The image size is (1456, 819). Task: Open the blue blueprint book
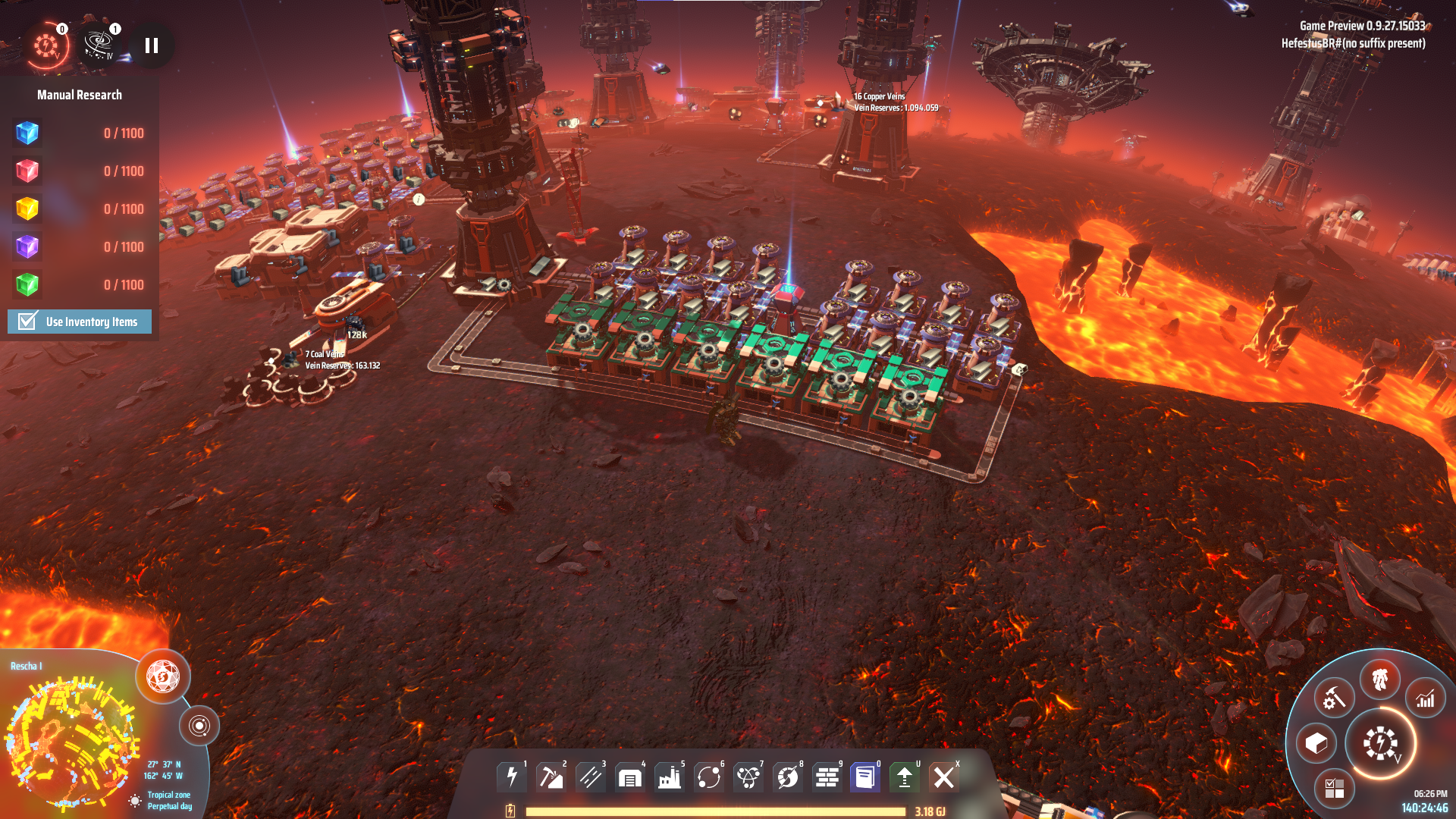pos(865,777)
